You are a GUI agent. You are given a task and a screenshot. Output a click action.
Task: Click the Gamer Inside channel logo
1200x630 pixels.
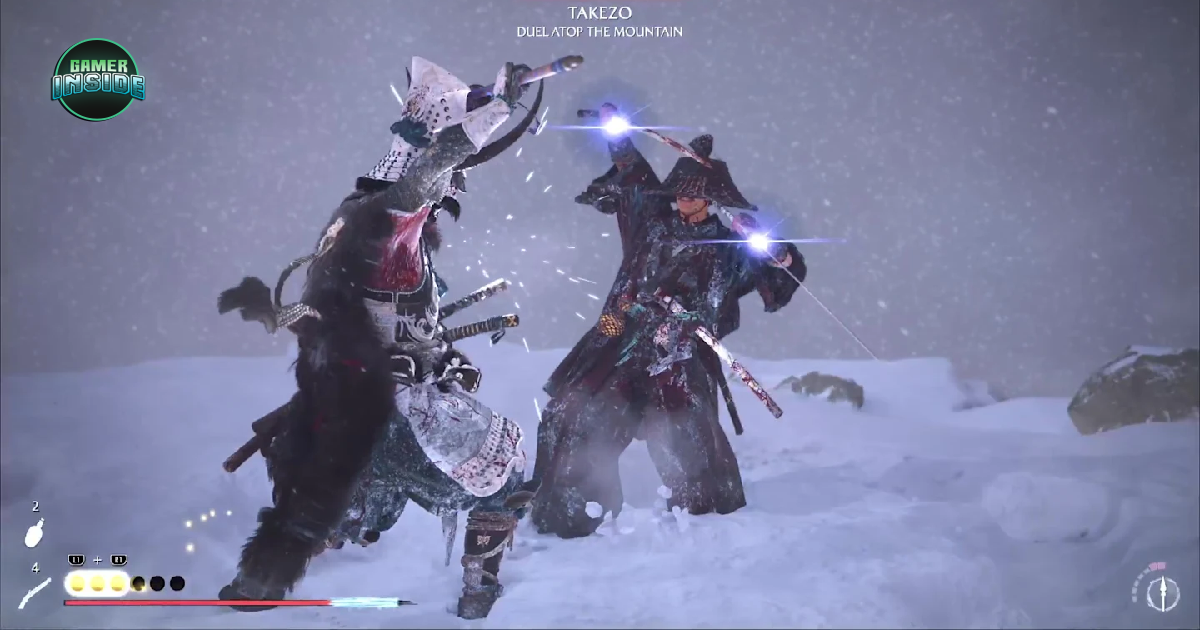[97, 79]
